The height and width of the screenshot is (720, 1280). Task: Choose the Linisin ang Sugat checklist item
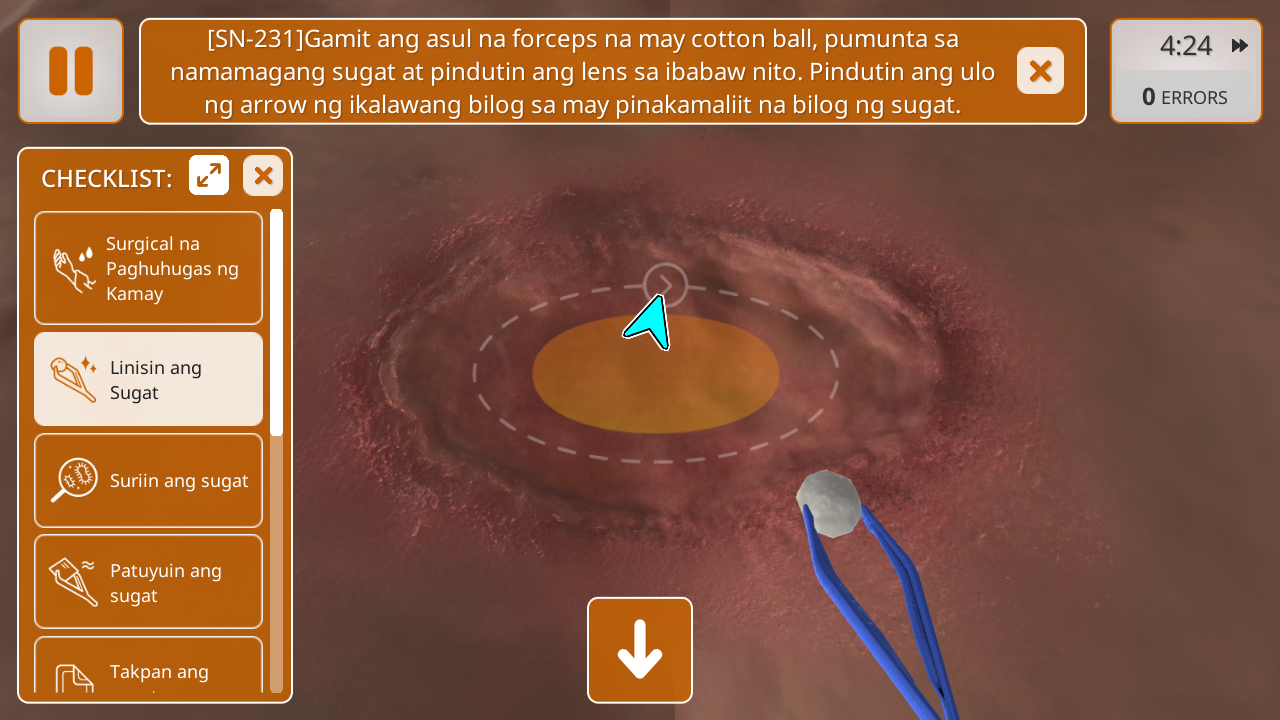[149, 380]
